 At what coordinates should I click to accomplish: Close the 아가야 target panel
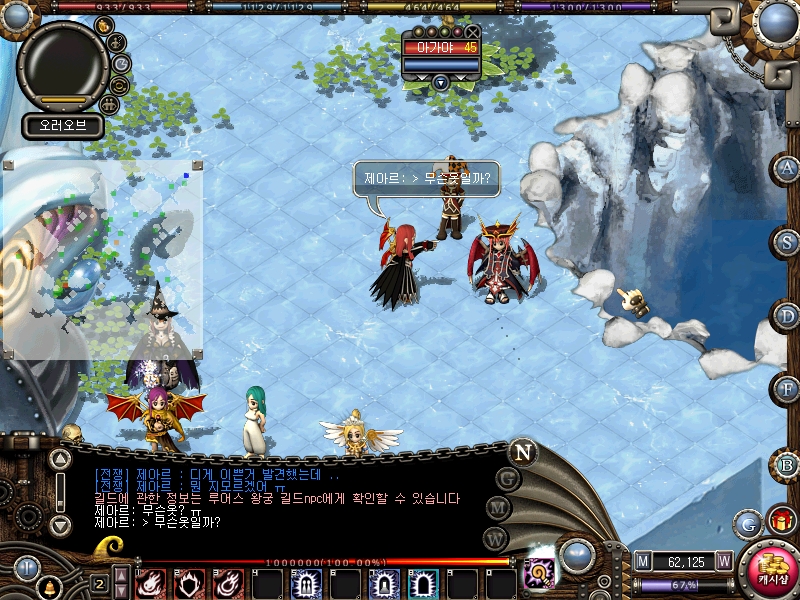coord(472,32)
